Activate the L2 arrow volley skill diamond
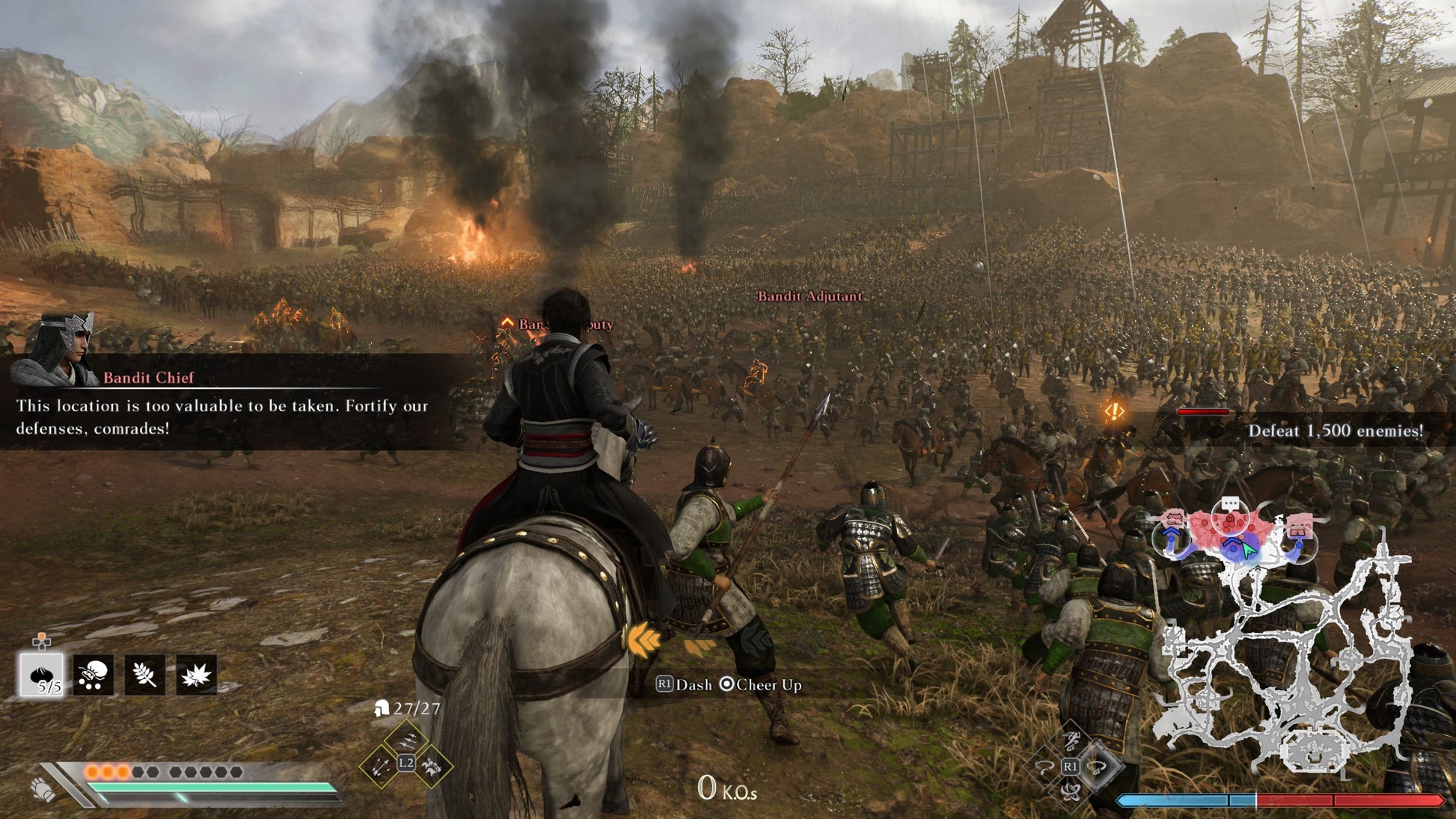This screenshot has height=819, width=1456. click(x=408, y=740)
